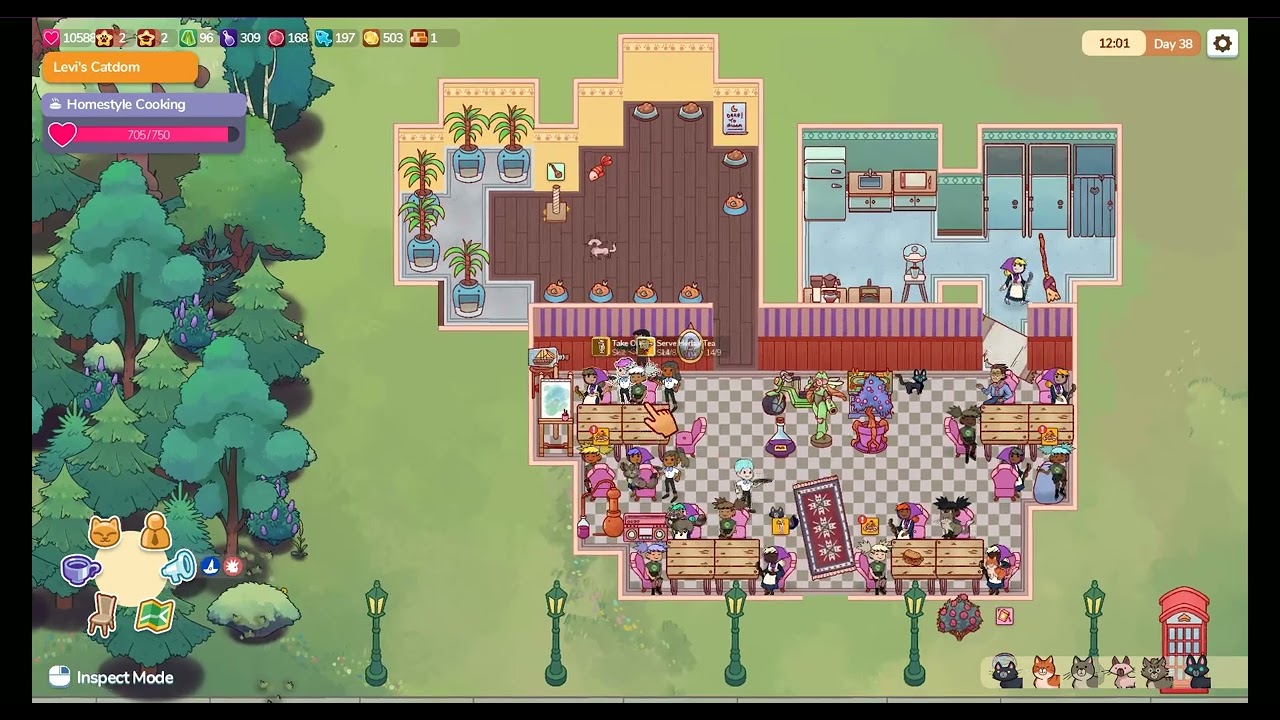The height and width of the screenshot is (720, 1280).
Task: Open the purple teacup menu
Action: [80, 570]
